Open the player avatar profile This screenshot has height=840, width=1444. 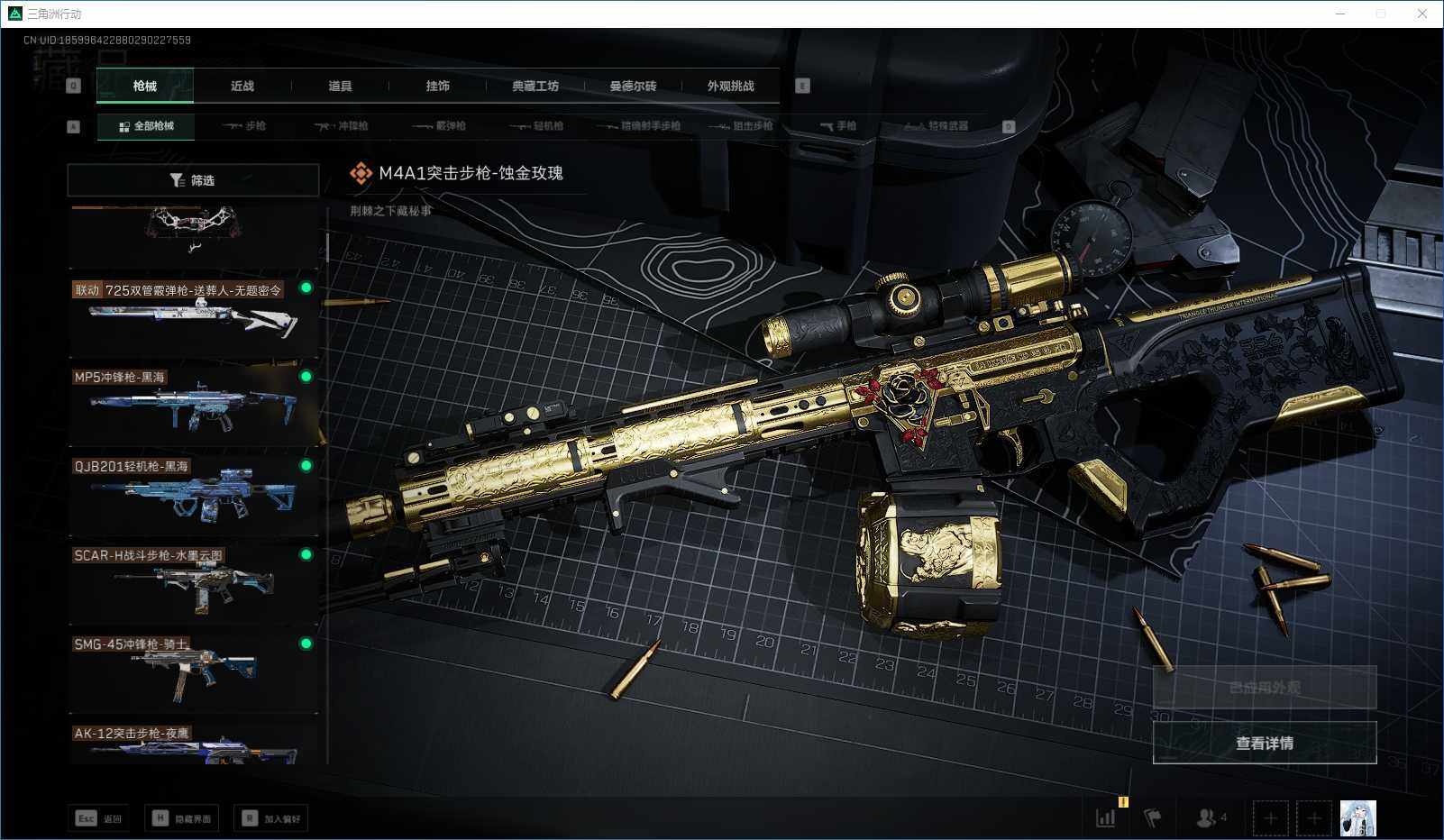click(1357, 818)
